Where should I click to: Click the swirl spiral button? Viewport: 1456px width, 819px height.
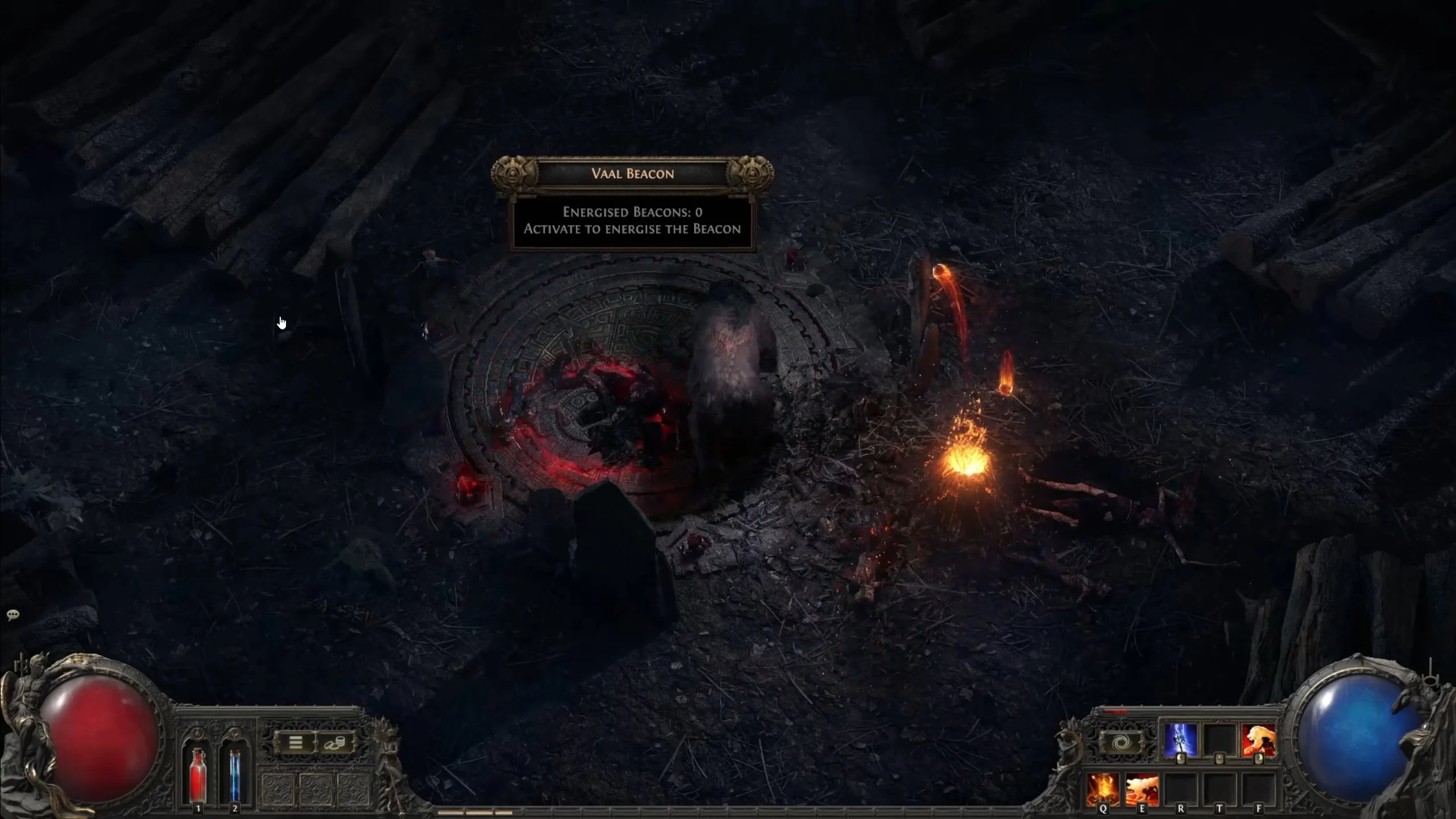tap(1121, 743)
